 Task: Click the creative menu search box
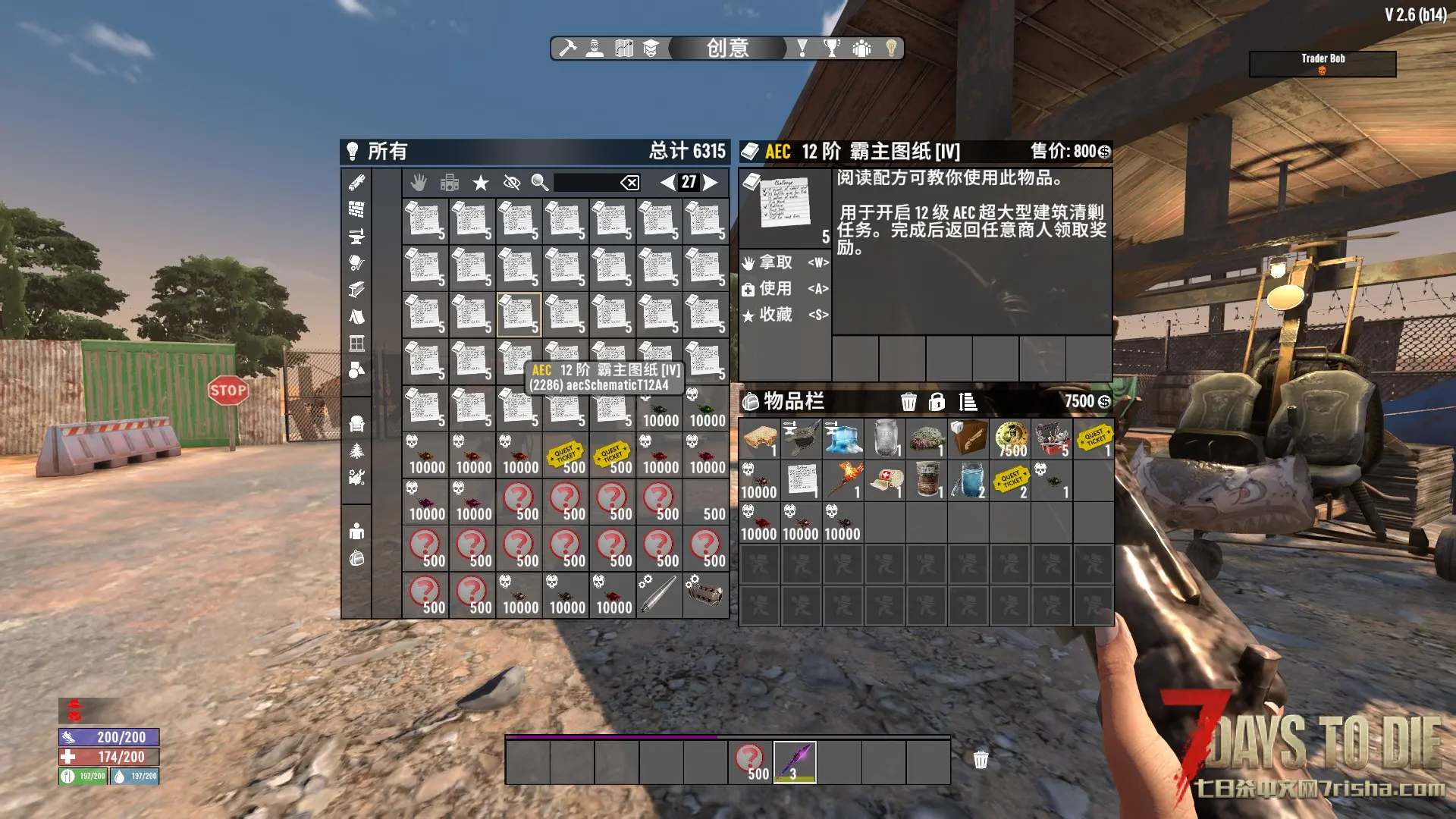pyautogui.click(x=585, y=182)
